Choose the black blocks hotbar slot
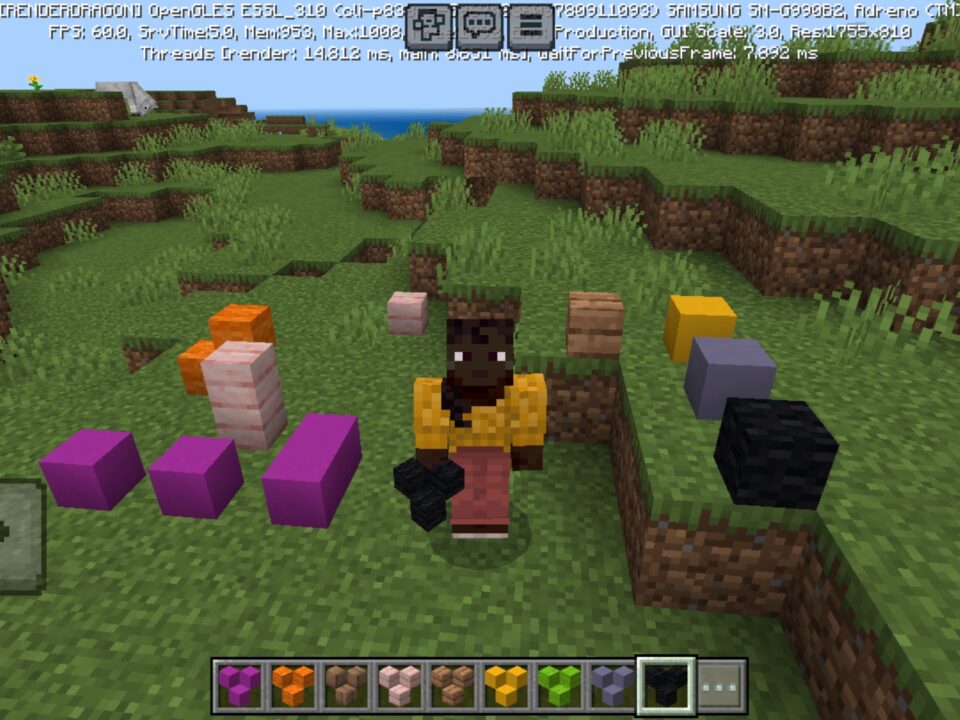Viewport: 960px width, 720px height. (x=666, y=686)
